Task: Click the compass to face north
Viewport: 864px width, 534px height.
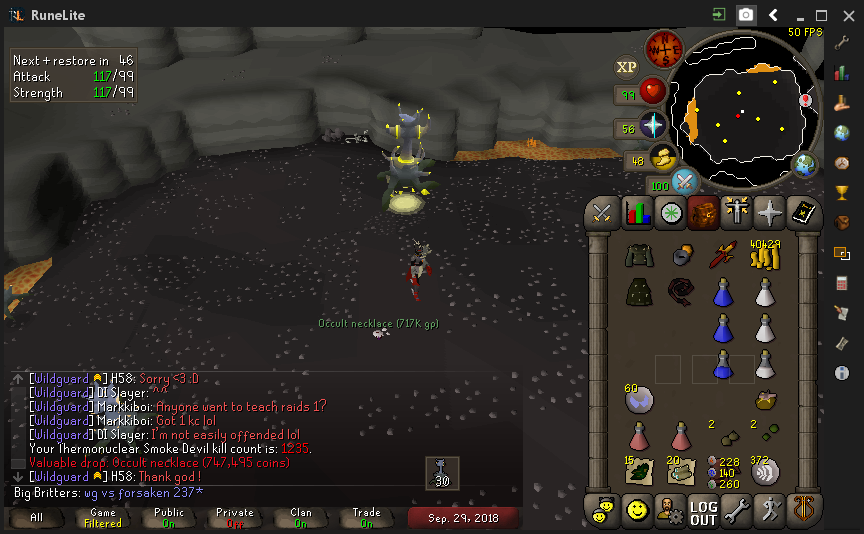Action: (x=663, y=47)
